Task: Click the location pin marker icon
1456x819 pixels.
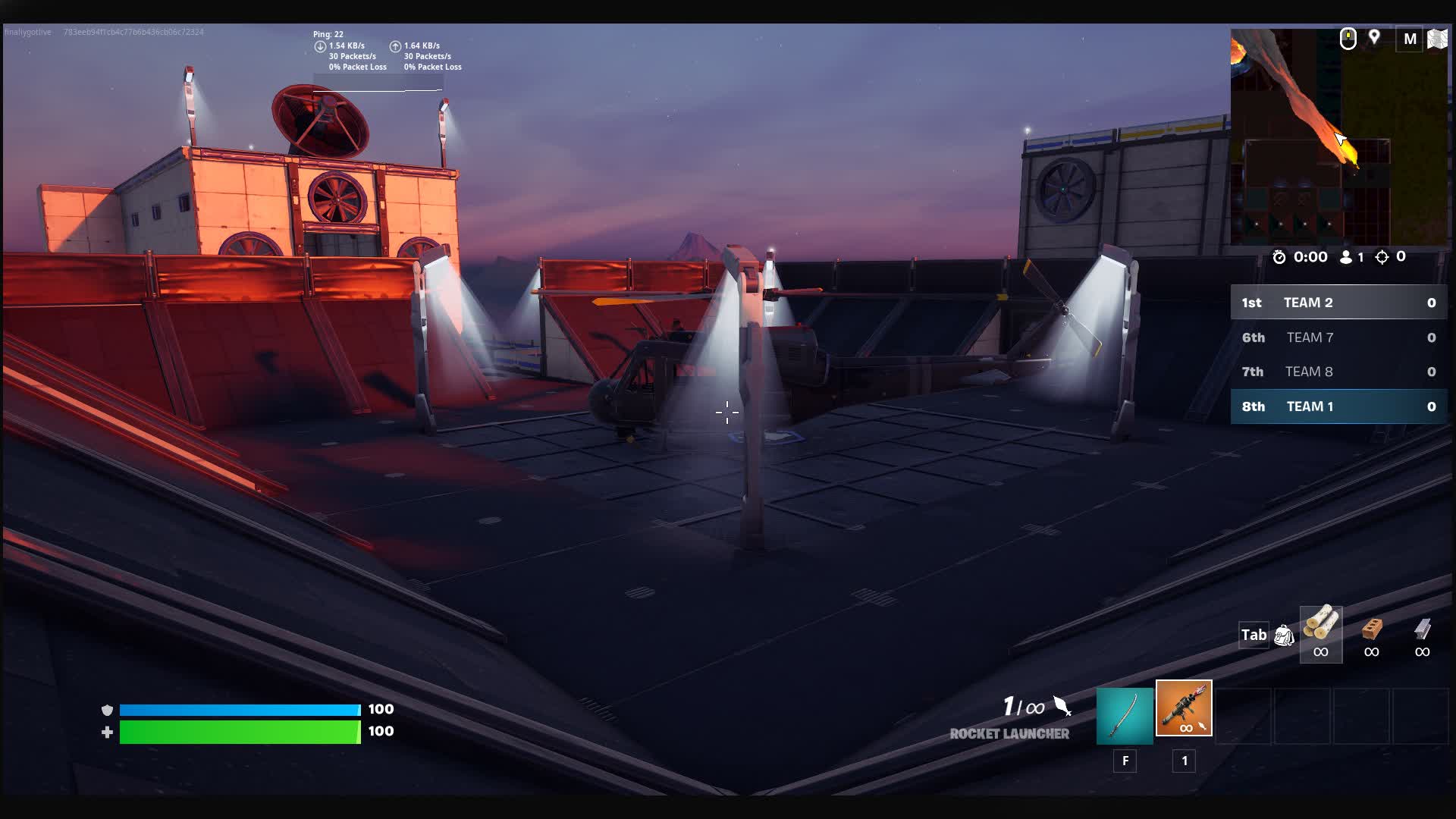Action: pyautogui.click(x=1376, y=36)
